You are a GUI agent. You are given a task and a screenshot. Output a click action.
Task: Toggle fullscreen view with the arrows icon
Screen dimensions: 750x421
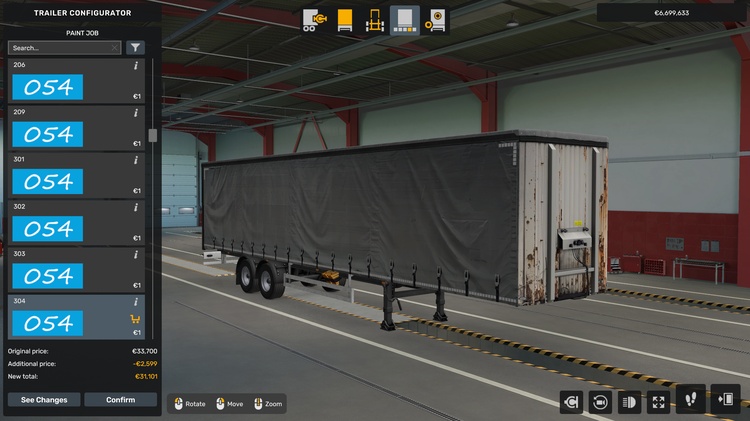point(659,402)
